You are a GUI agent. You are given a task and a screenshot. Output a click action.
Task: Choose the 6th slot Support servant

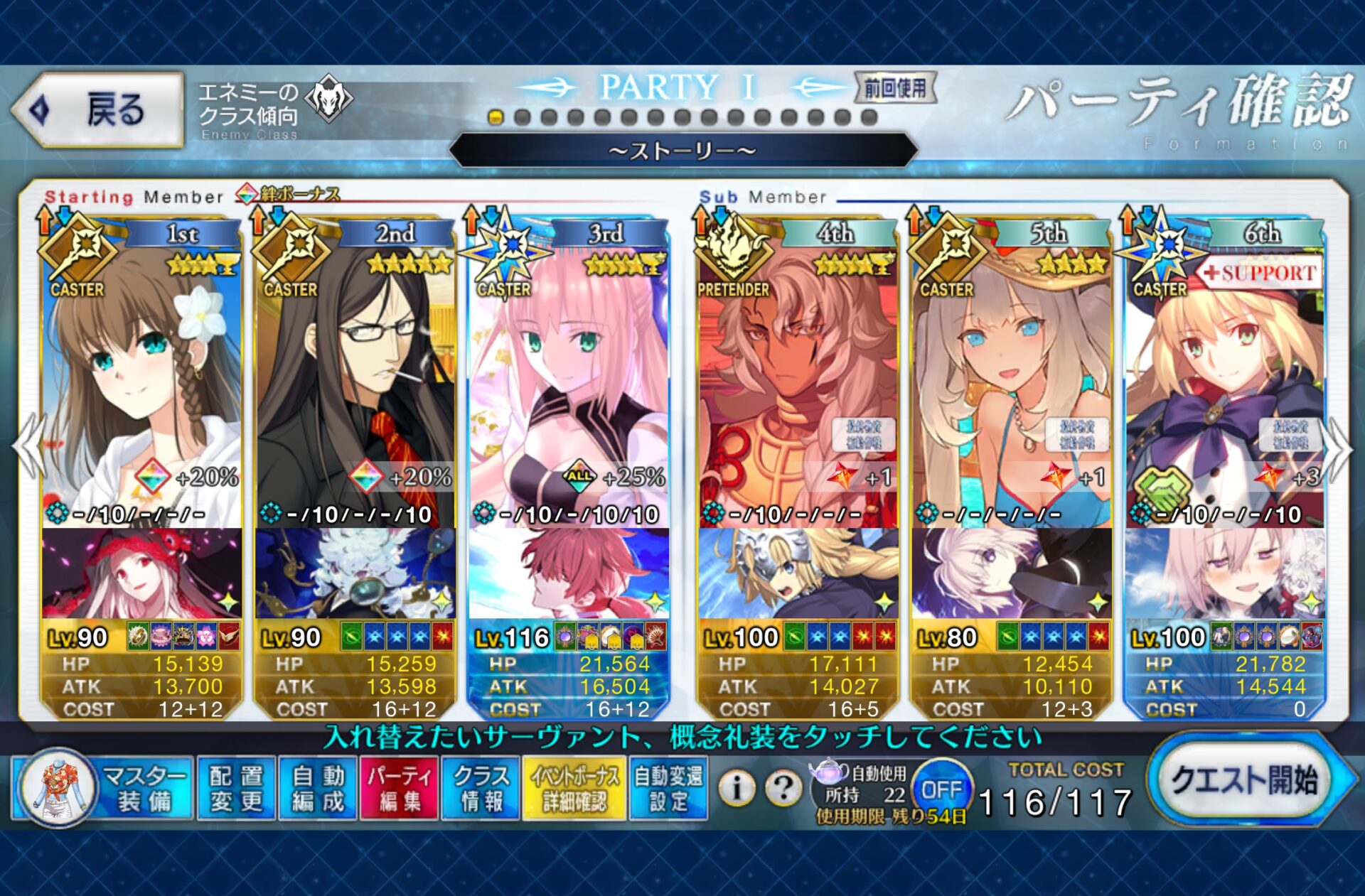pos(1224,384)
